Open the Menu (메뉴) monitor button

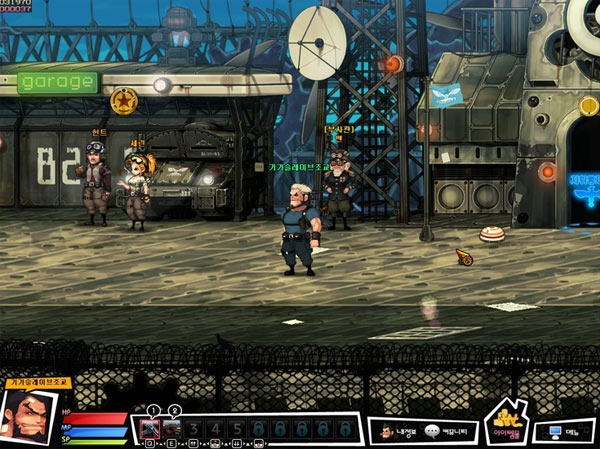pos(562,432)
